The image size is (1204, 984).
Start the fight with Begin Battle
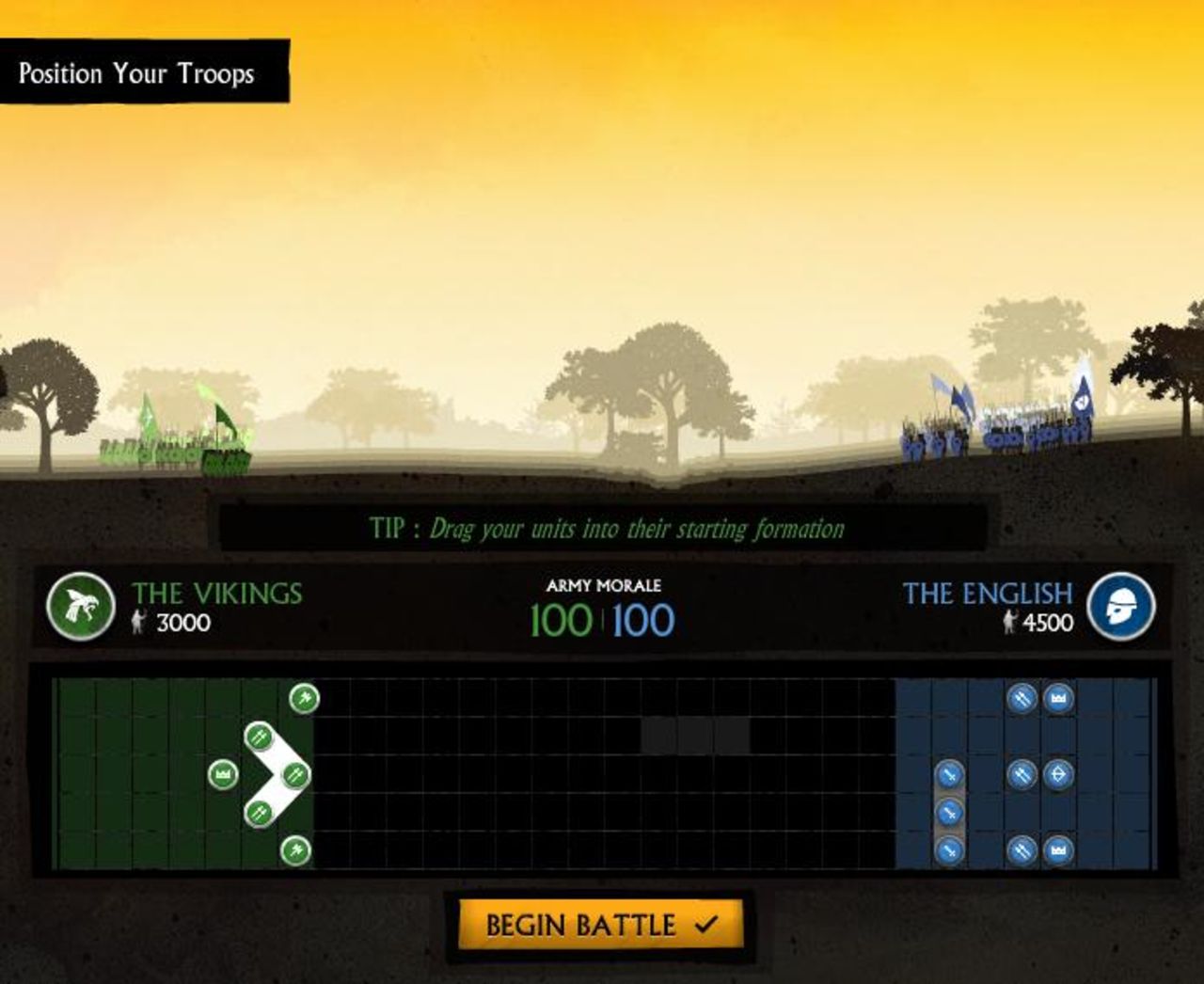(x=600, y=925)
